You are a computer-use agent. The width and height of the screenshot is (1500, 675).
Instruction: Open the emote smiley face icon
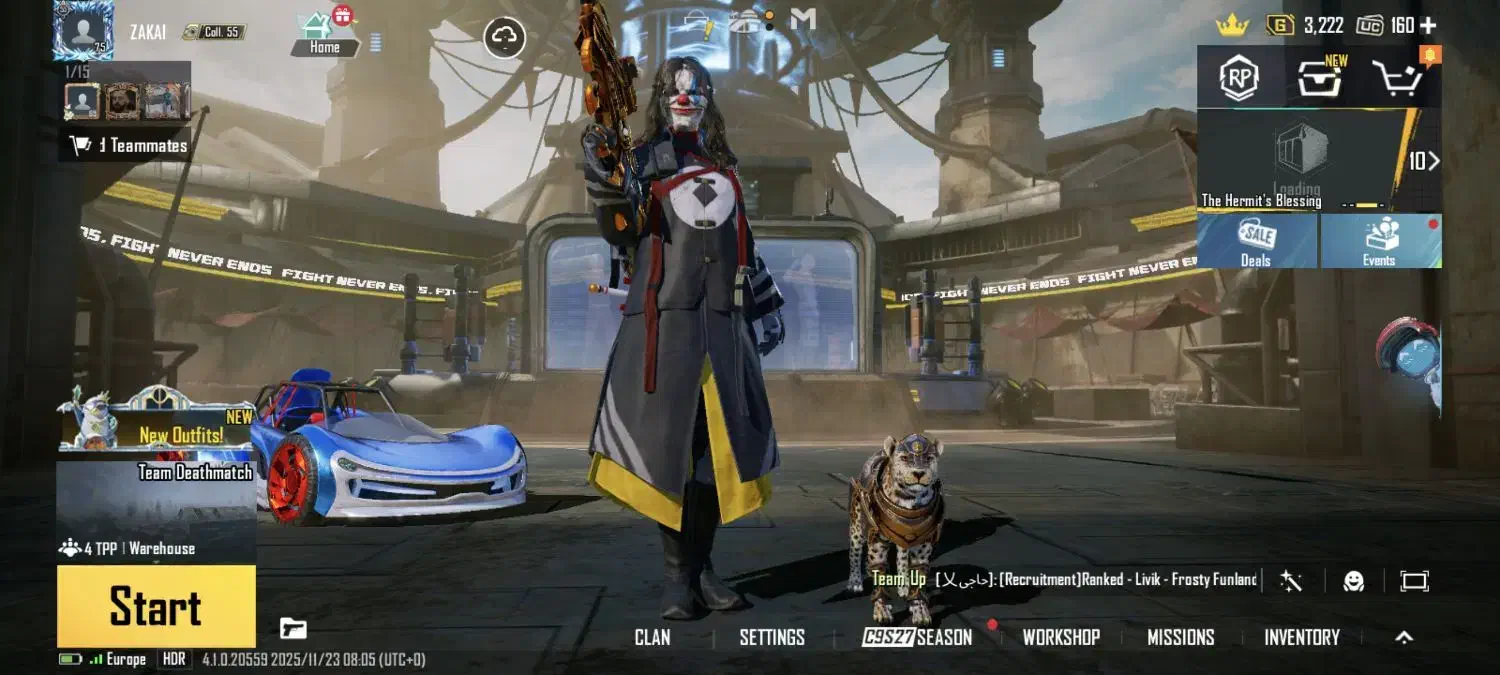[1353, 581]
